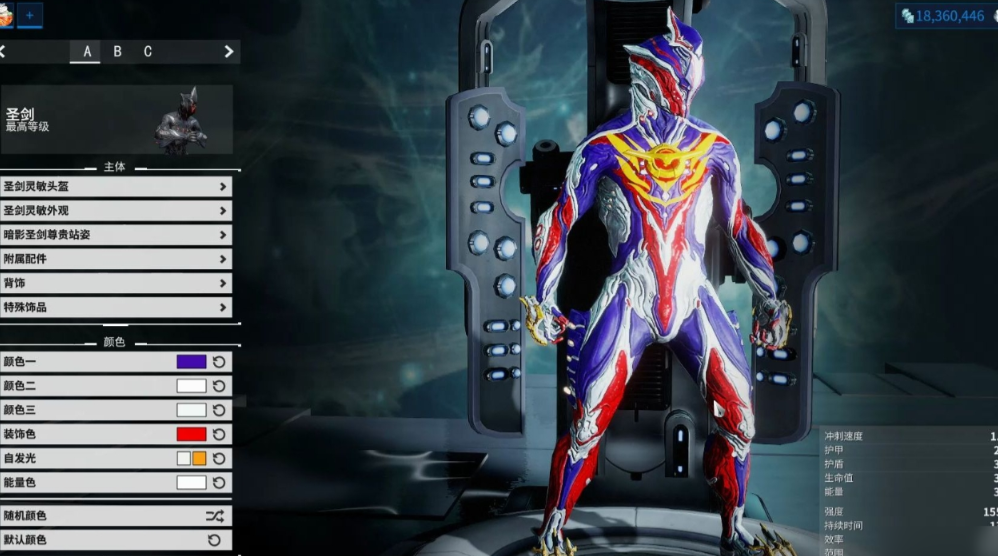This screenshot has height=556, width=998.
Task: Select appearance config A tab
Action: click(x=87, y=52)
